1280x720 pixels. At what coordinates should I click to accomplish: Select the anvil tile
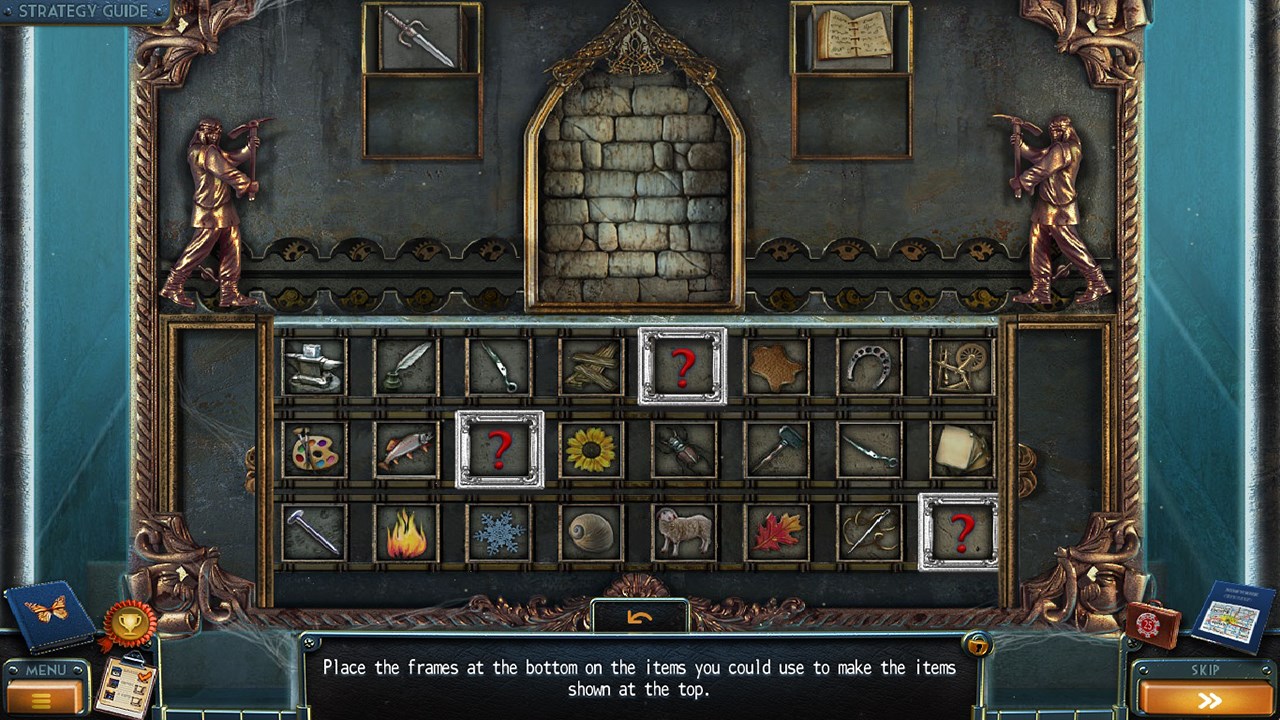click(314, 367)
